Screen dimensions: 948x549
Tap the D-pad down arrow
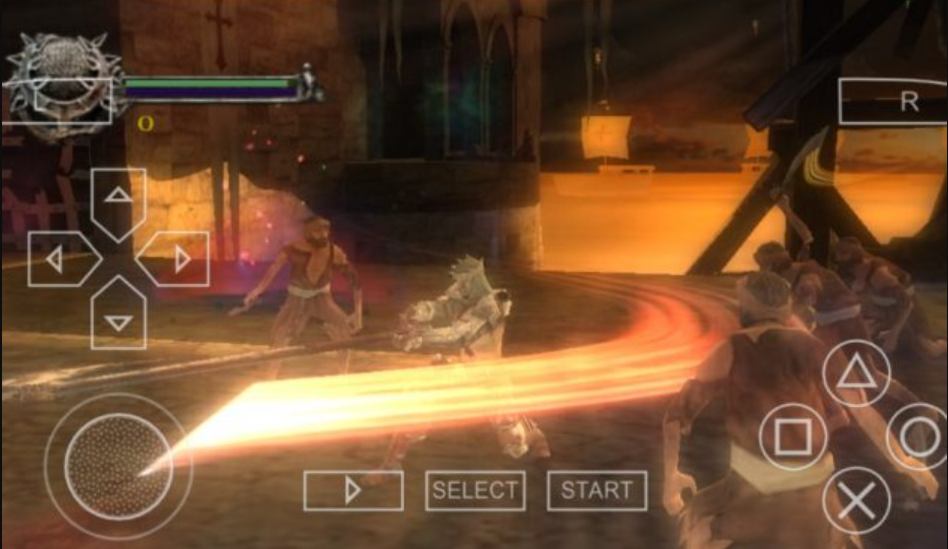119,319
